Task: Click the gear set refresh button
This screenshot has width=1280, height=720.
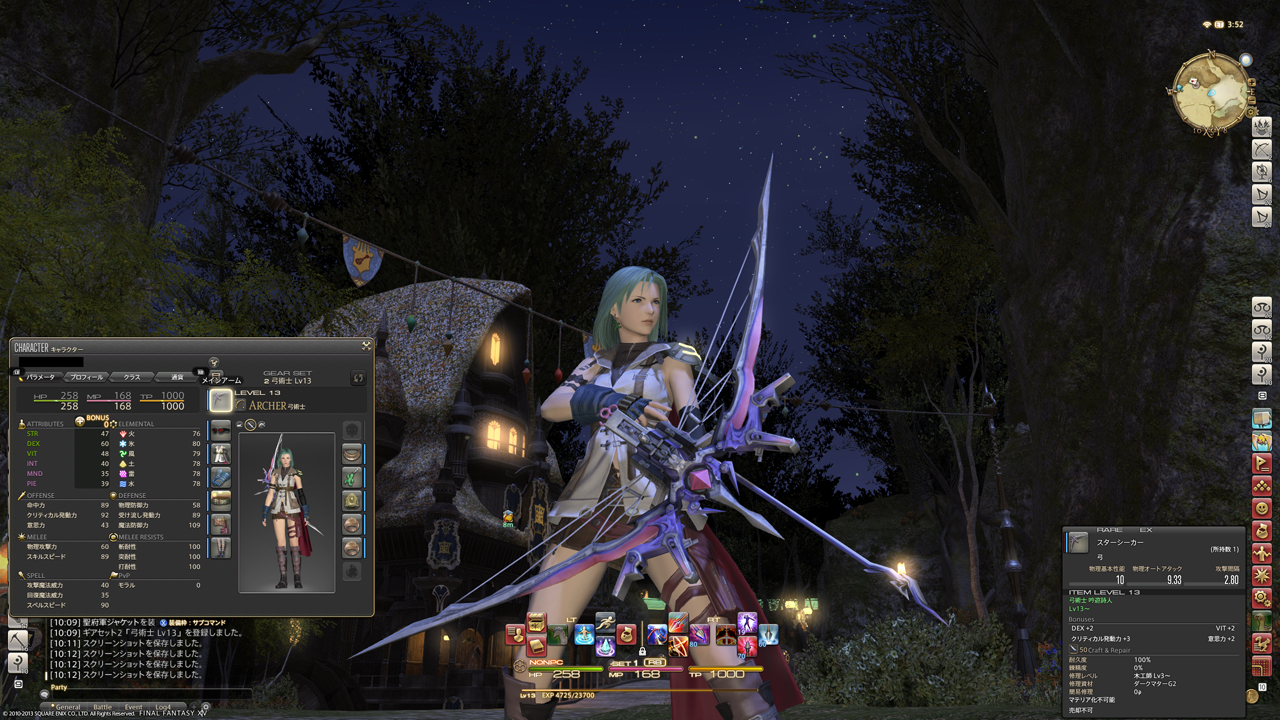Action: pyautogui.click(x=357, y=378)
